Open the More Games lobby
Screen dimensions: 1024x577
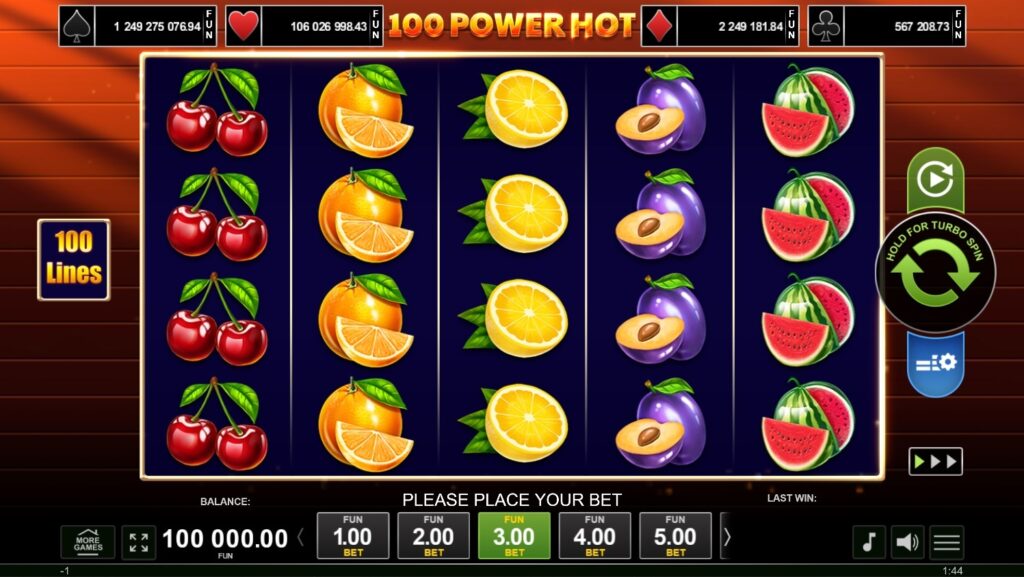click(88, 542)
